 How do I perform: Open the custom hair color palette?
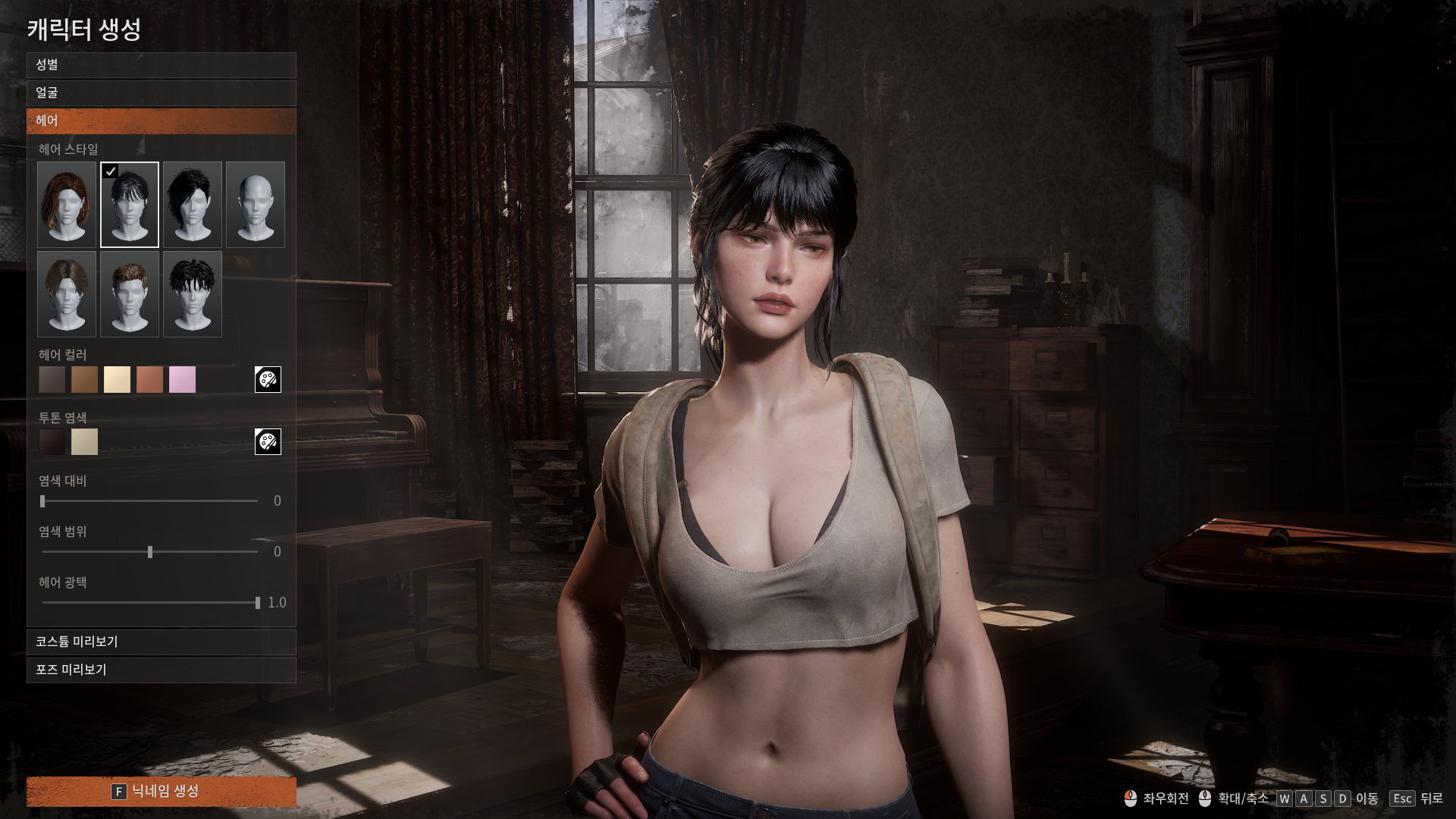(x=268, y=379)
